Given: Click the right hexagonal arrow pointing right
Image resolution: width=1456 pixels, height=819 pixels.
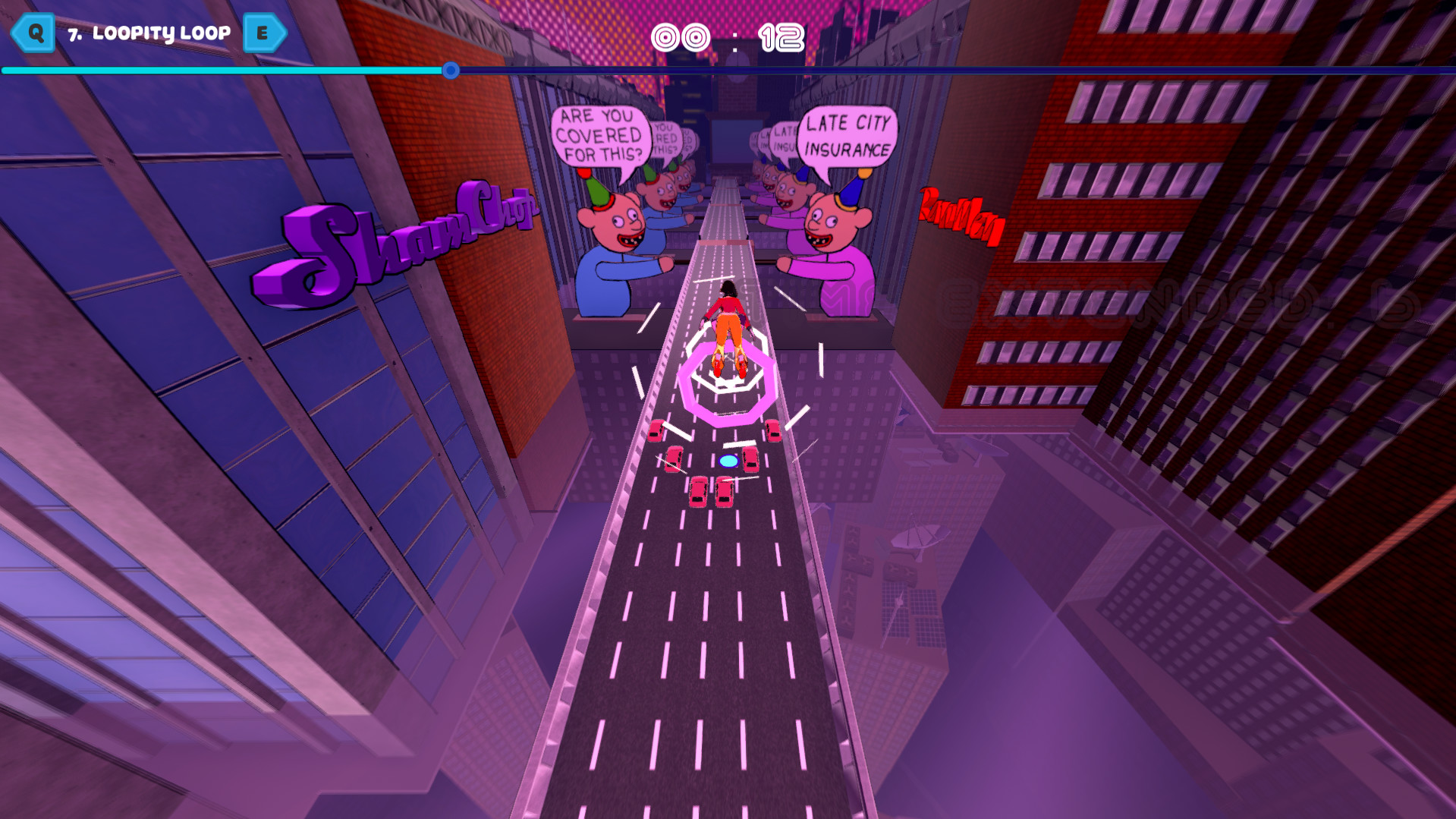Looking at the screenshot, I should tap(264, 33).
